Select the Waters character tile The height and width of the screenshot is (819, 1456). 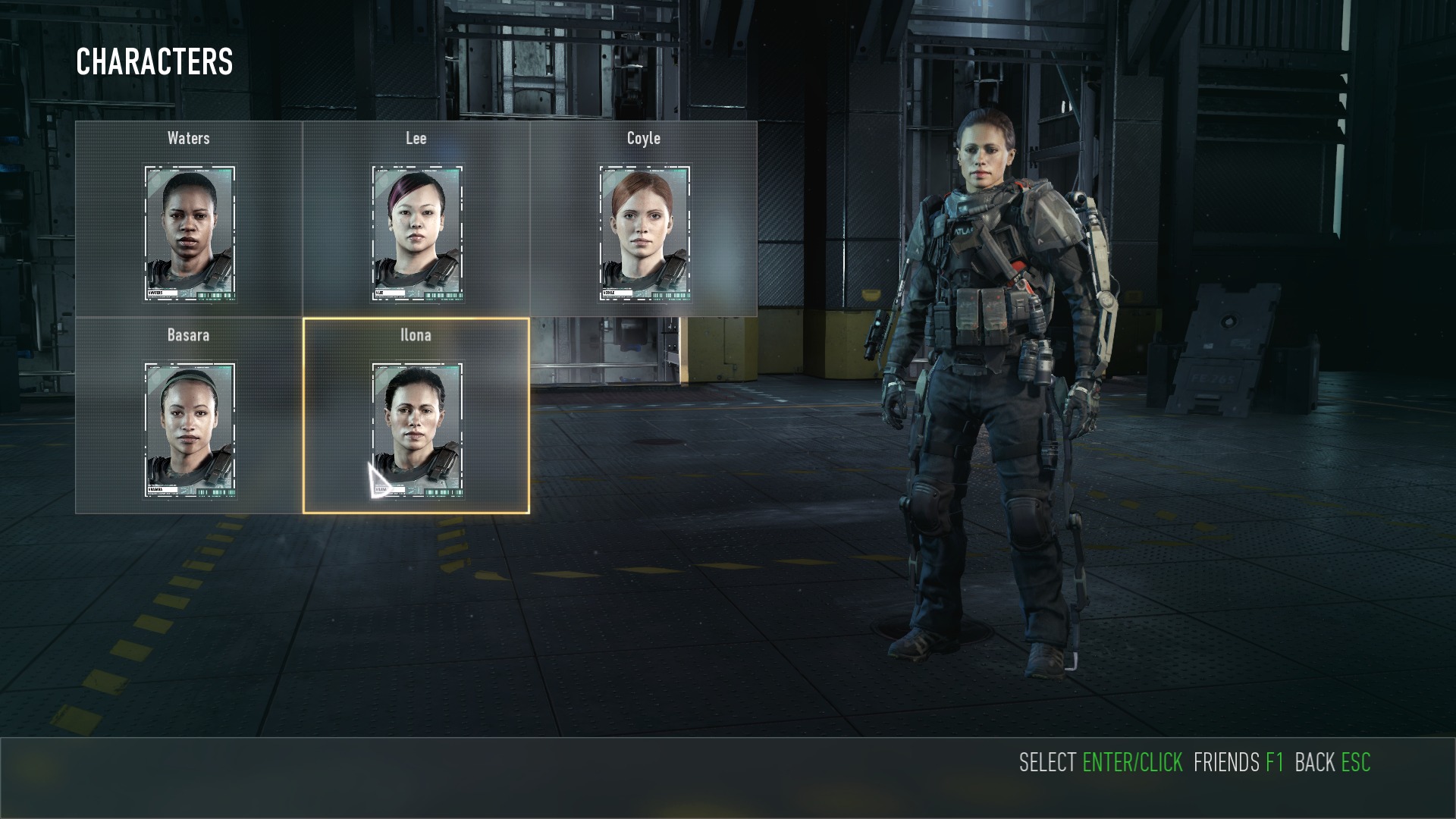click(189, 220)
